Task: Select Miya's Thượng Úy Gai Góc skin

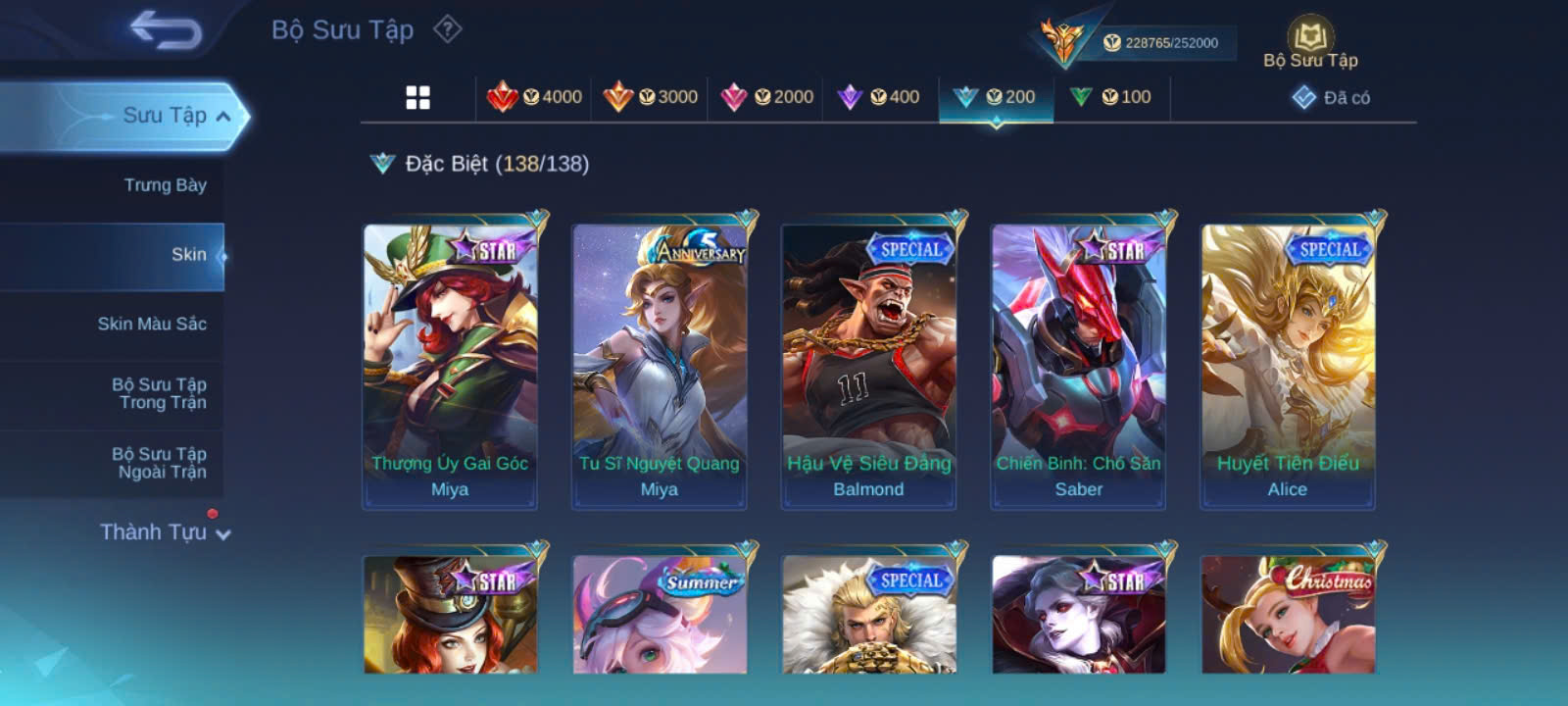Action: [450, 363]
